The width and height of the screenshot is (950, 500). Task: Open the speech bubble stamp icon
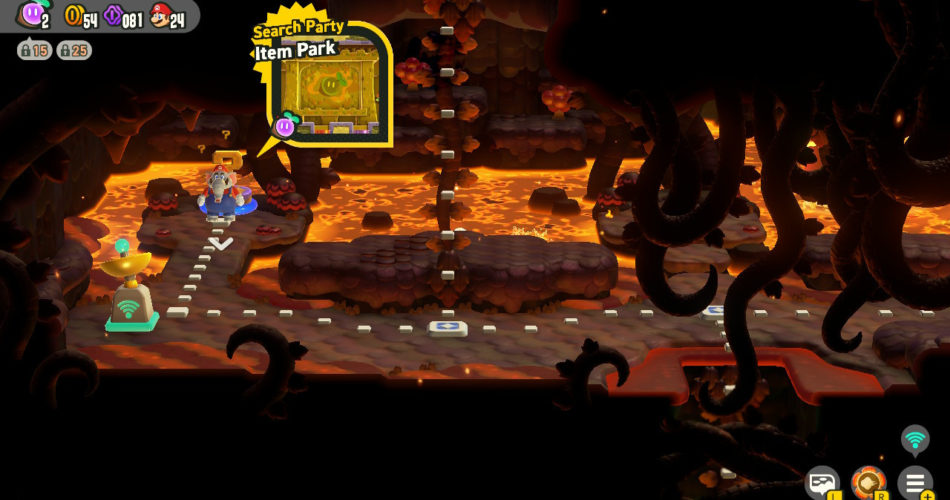click(823, 482)
